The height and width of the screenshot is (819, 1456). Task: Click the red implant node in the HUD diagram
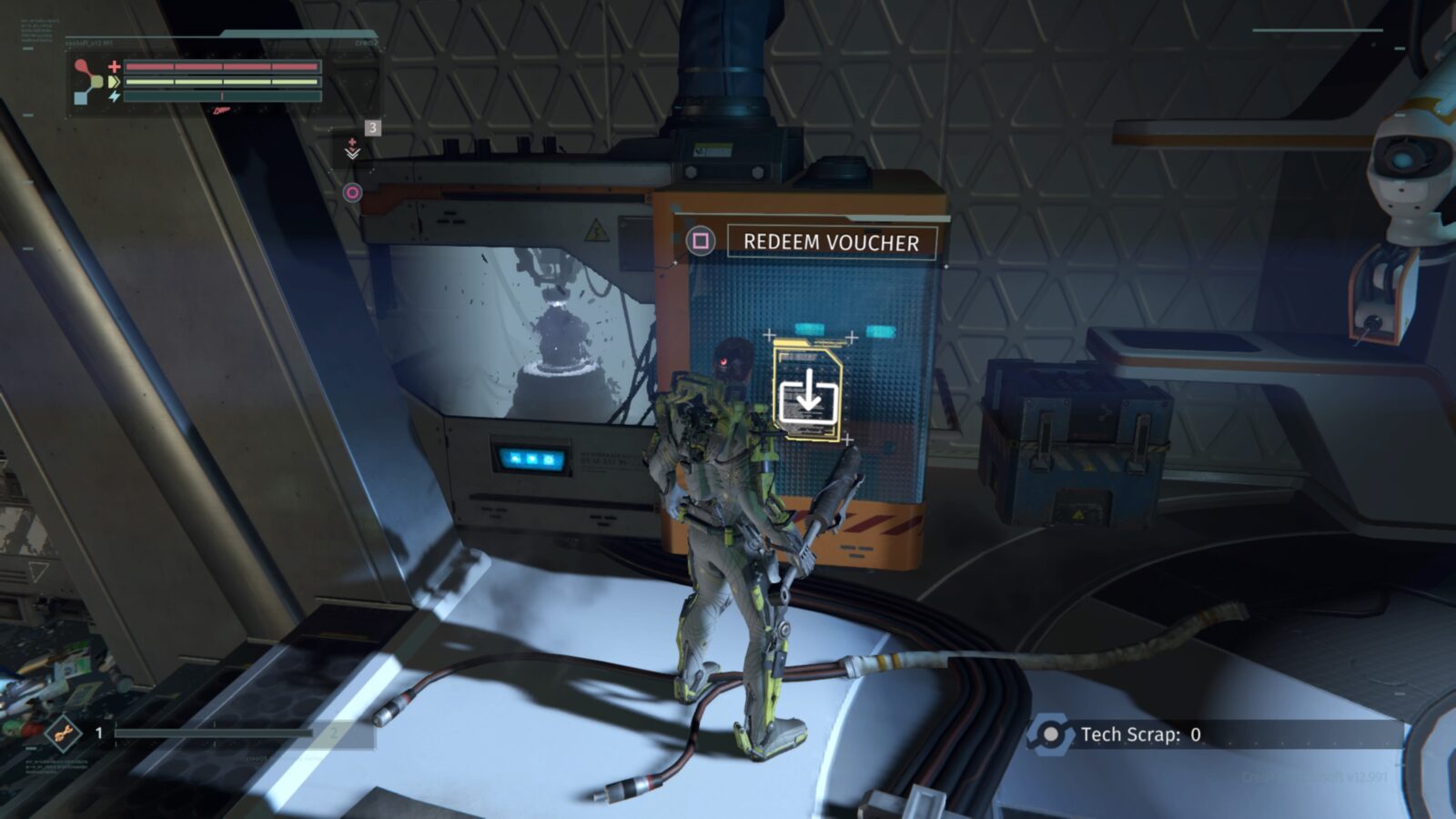pyautogui.click(x=80, y=65)
